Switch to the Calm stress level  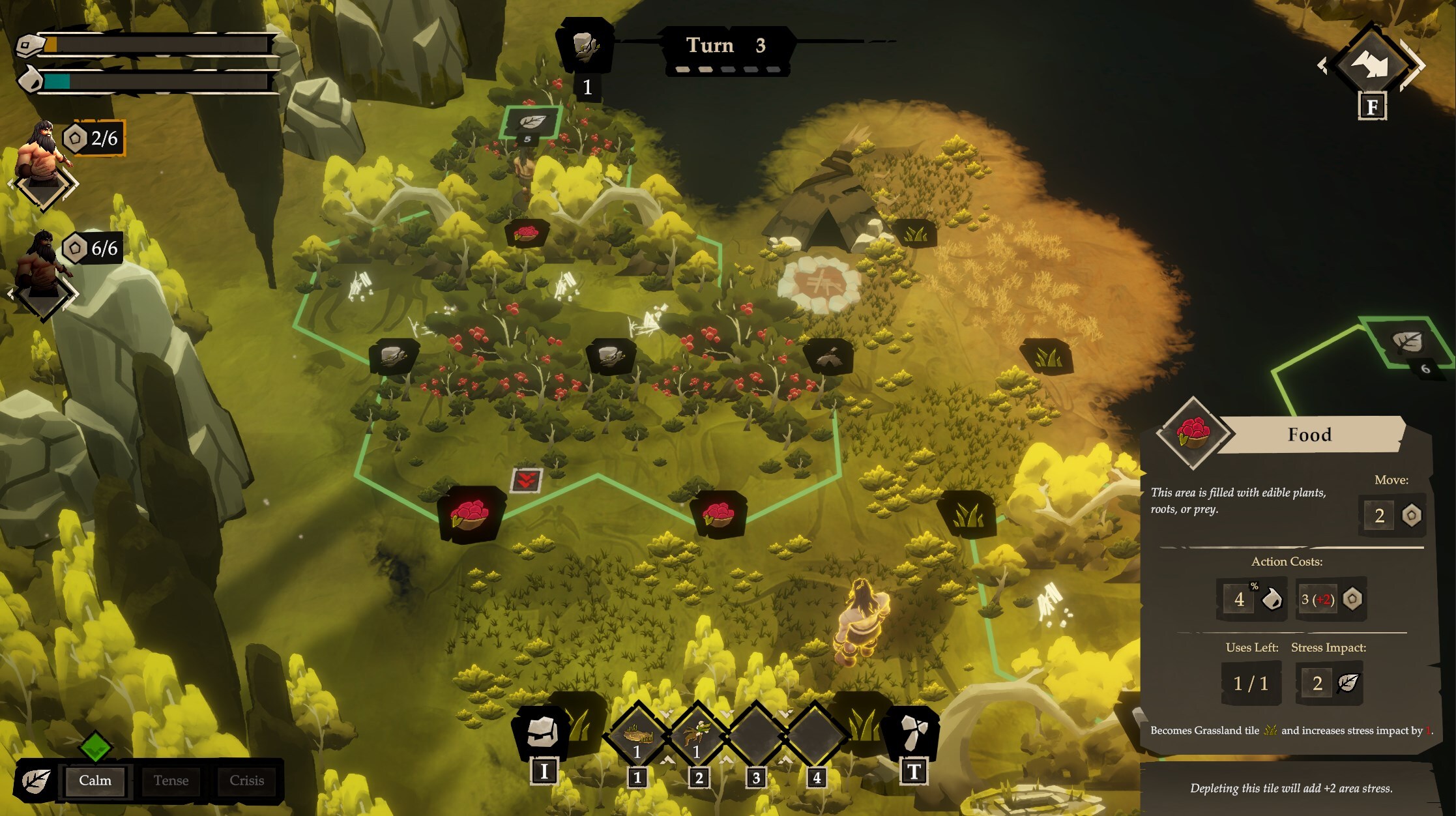coord(95,781)
